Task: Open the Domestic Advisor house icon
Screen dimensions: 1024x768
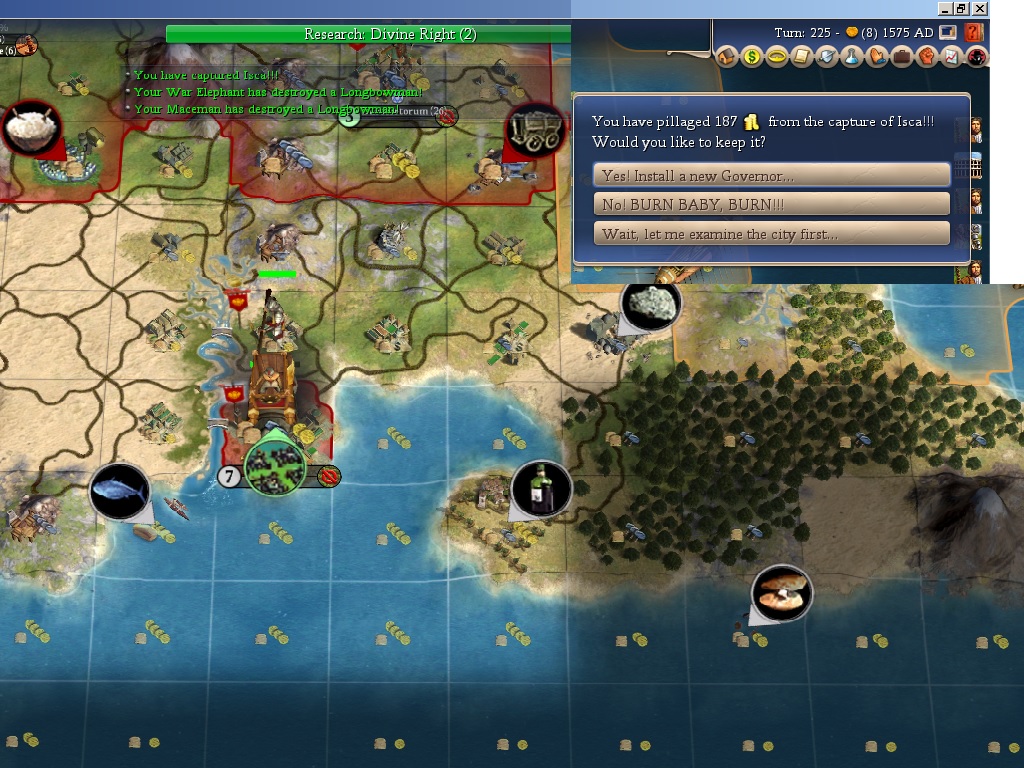Action: [727, 57]
